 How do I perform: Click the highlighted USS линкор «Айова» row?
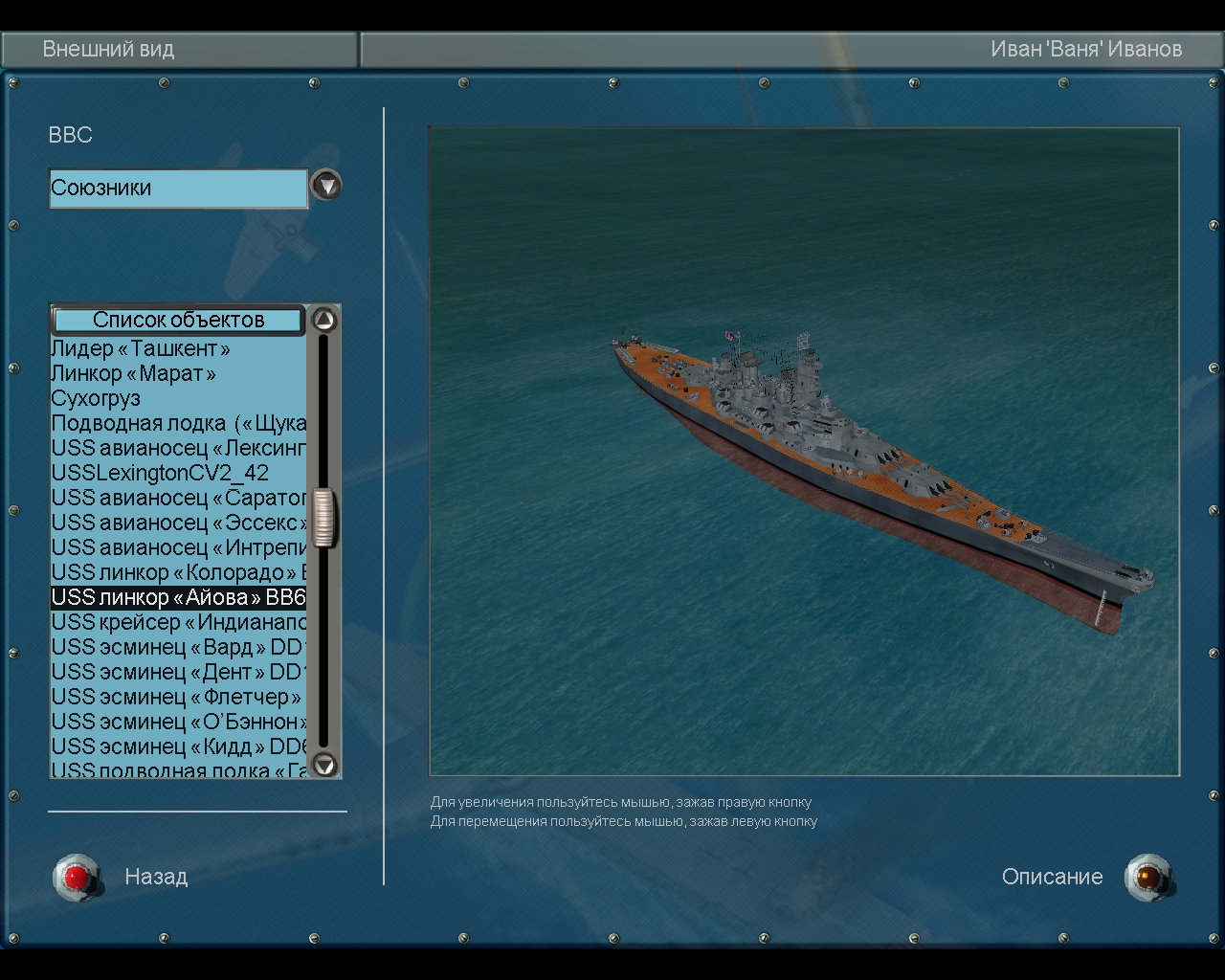(178, 597)
